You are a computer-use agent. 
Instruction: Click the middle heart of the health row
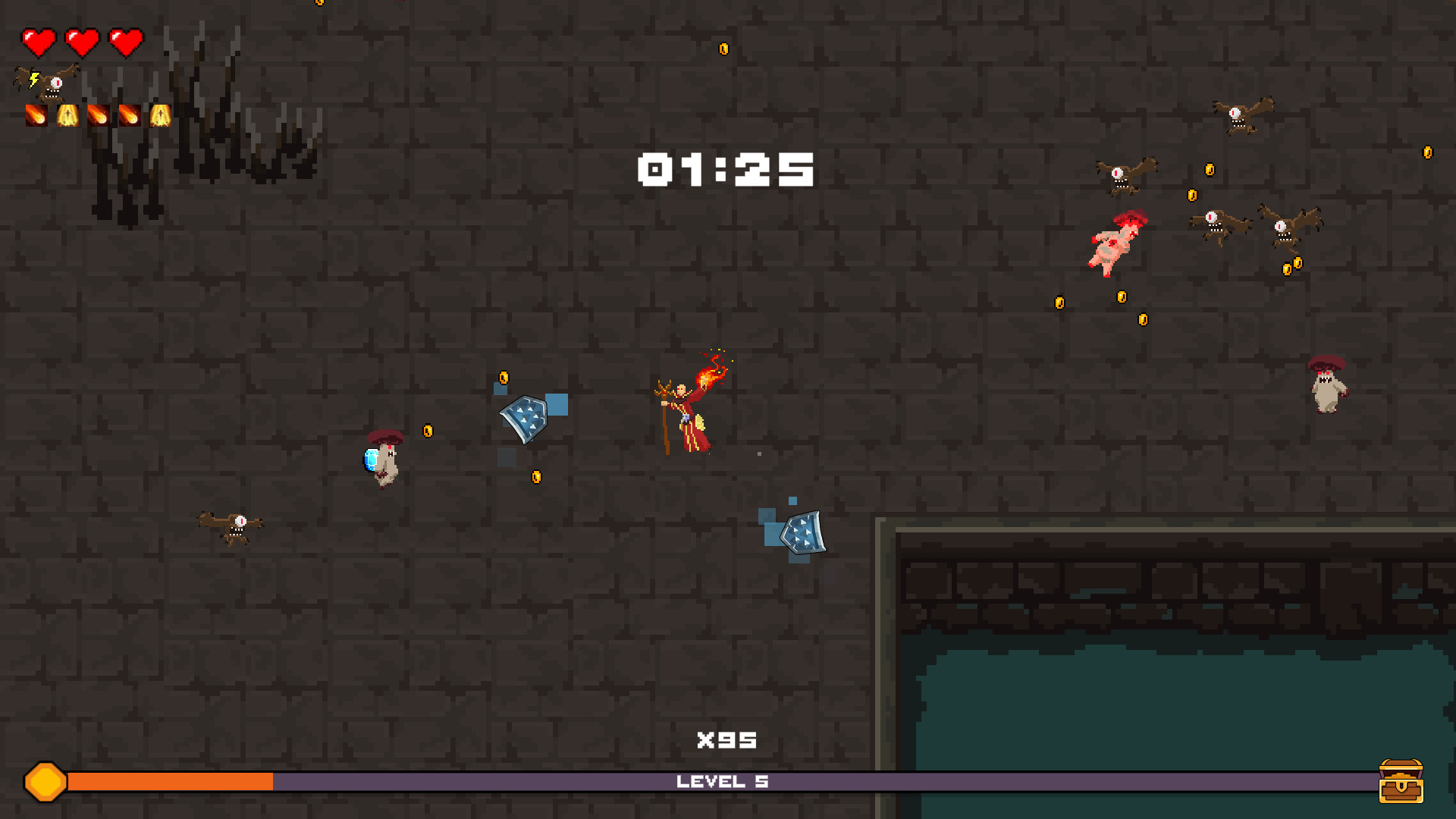82,42
